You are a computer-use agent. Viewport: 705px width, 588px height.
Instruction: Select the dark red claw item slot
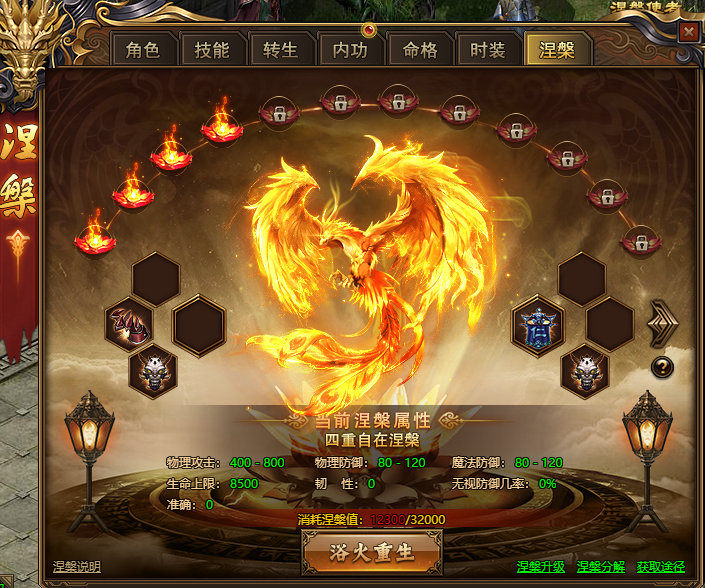coord(129,325)
